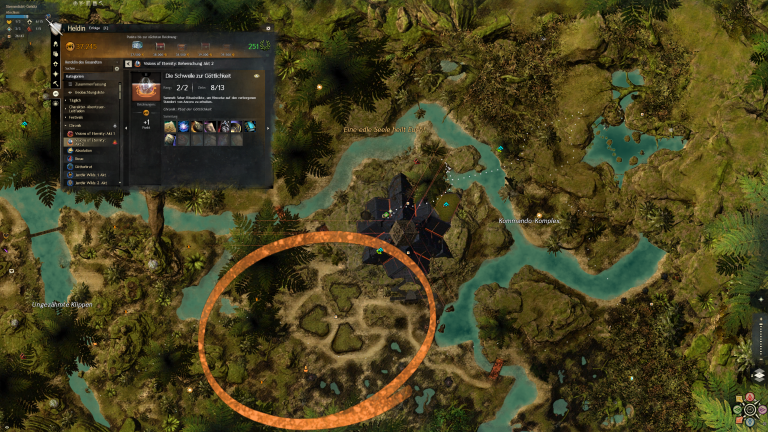Open the hero panel options gear
Screen dimensions: 768x432
268,29
